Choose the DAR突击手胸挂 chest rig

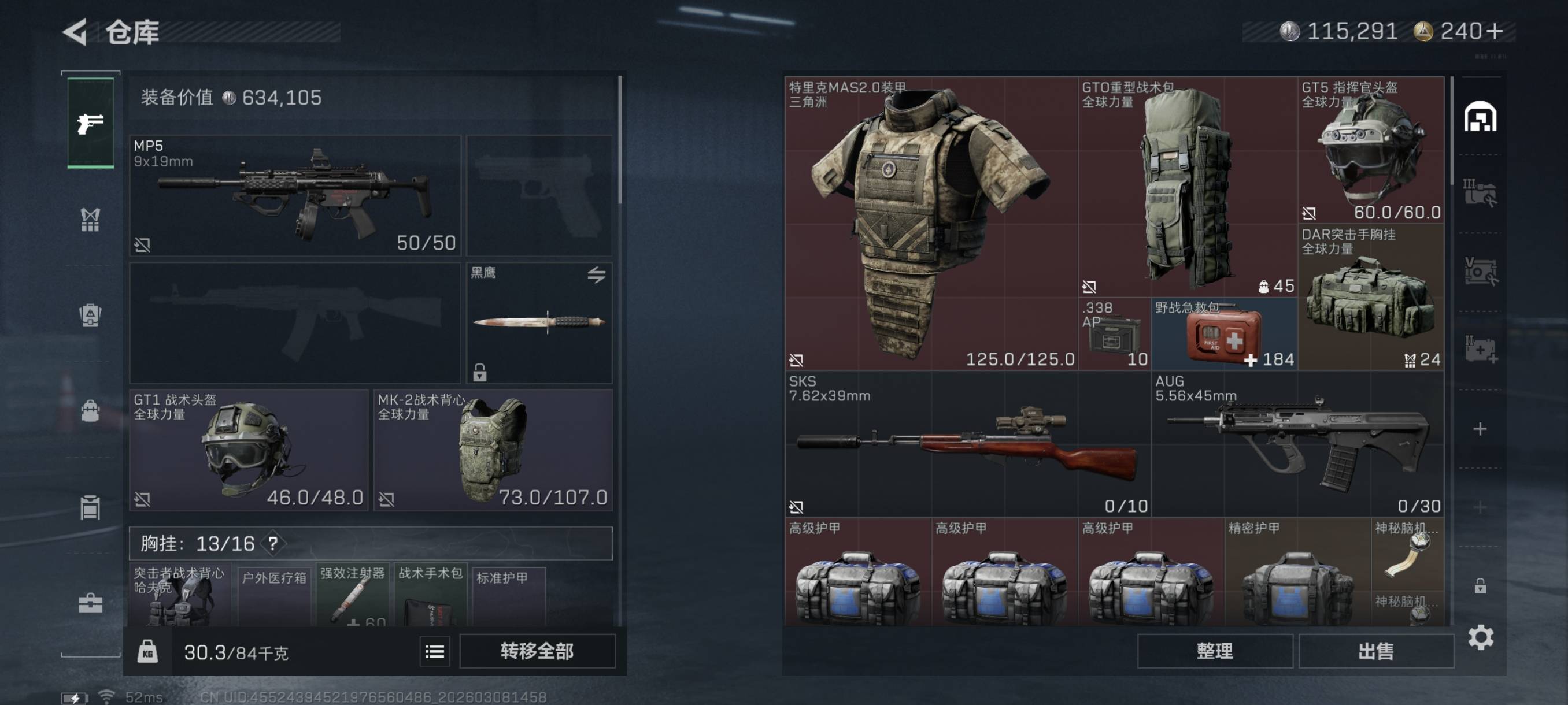coord(1370,297)
